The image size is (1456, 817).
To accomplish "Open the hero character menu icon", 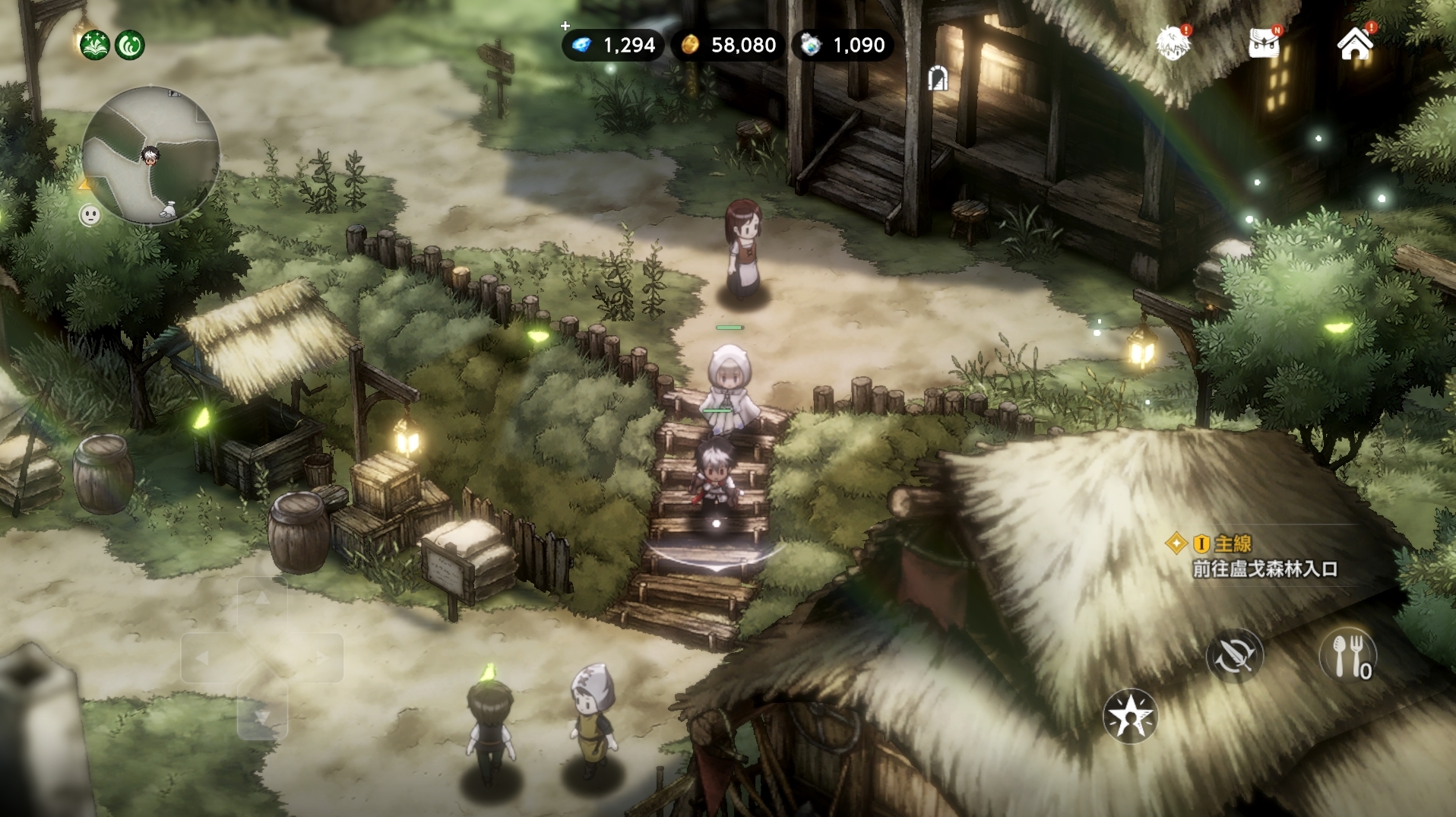I will pyautogui.click(x=1173, y=43).
